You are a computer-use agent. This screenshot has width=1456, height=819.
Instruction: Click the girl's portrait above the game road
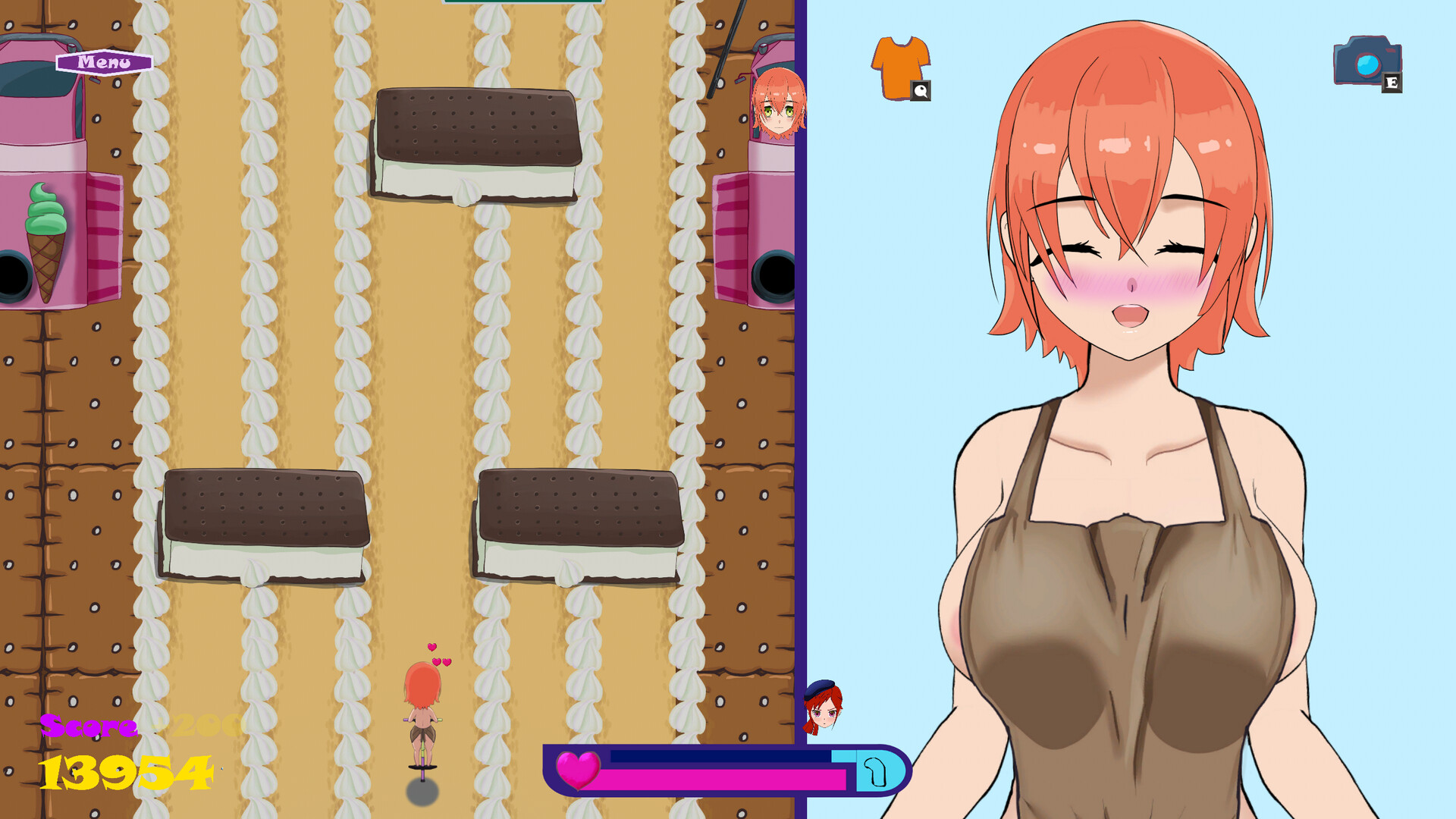coord(780,102)
